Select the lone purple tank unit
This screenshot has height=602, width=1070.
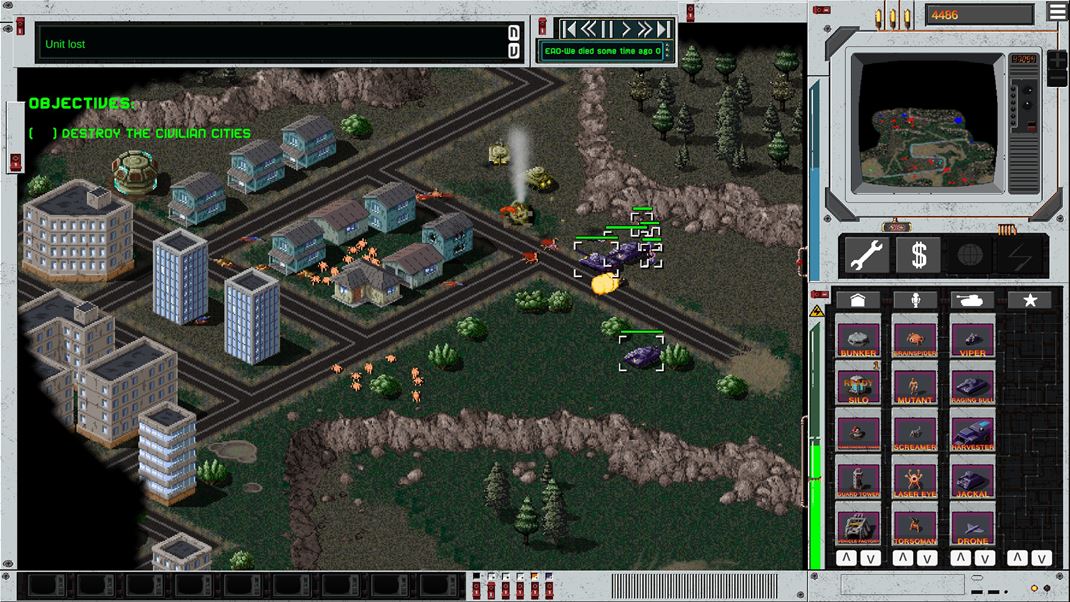coord(641,354)
